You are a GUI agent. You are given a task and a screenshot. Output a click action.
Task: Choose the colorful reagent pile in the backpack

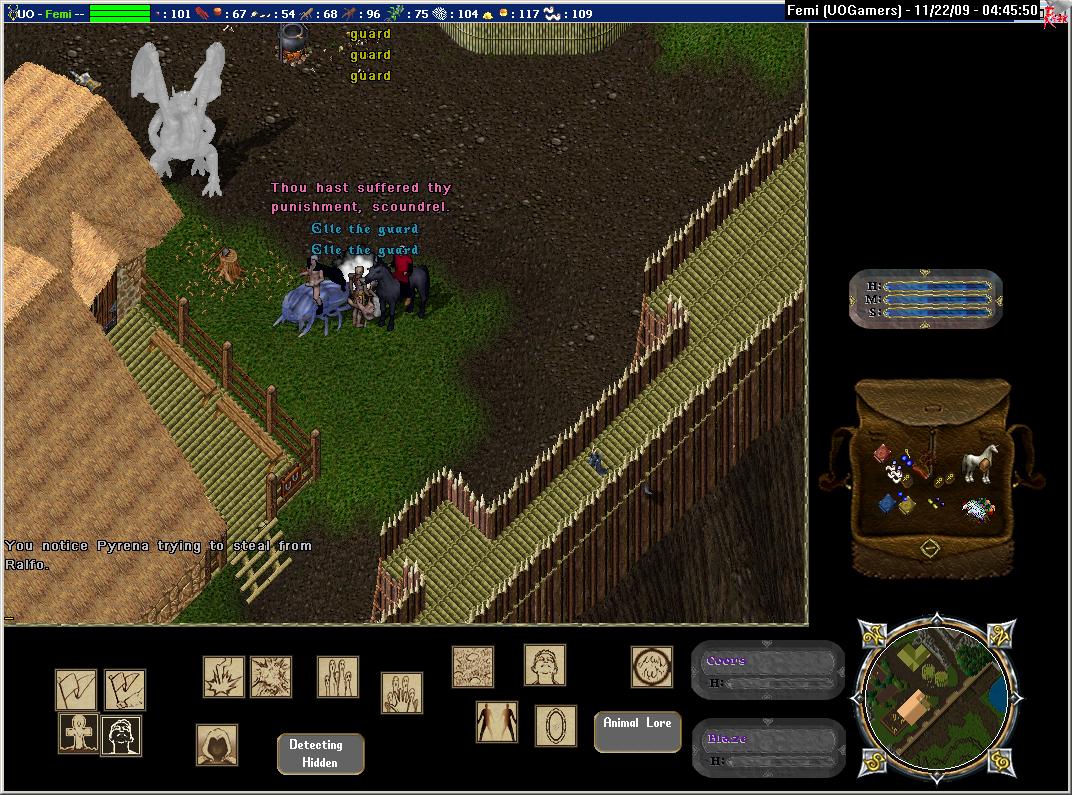click(x=979, y=510)
